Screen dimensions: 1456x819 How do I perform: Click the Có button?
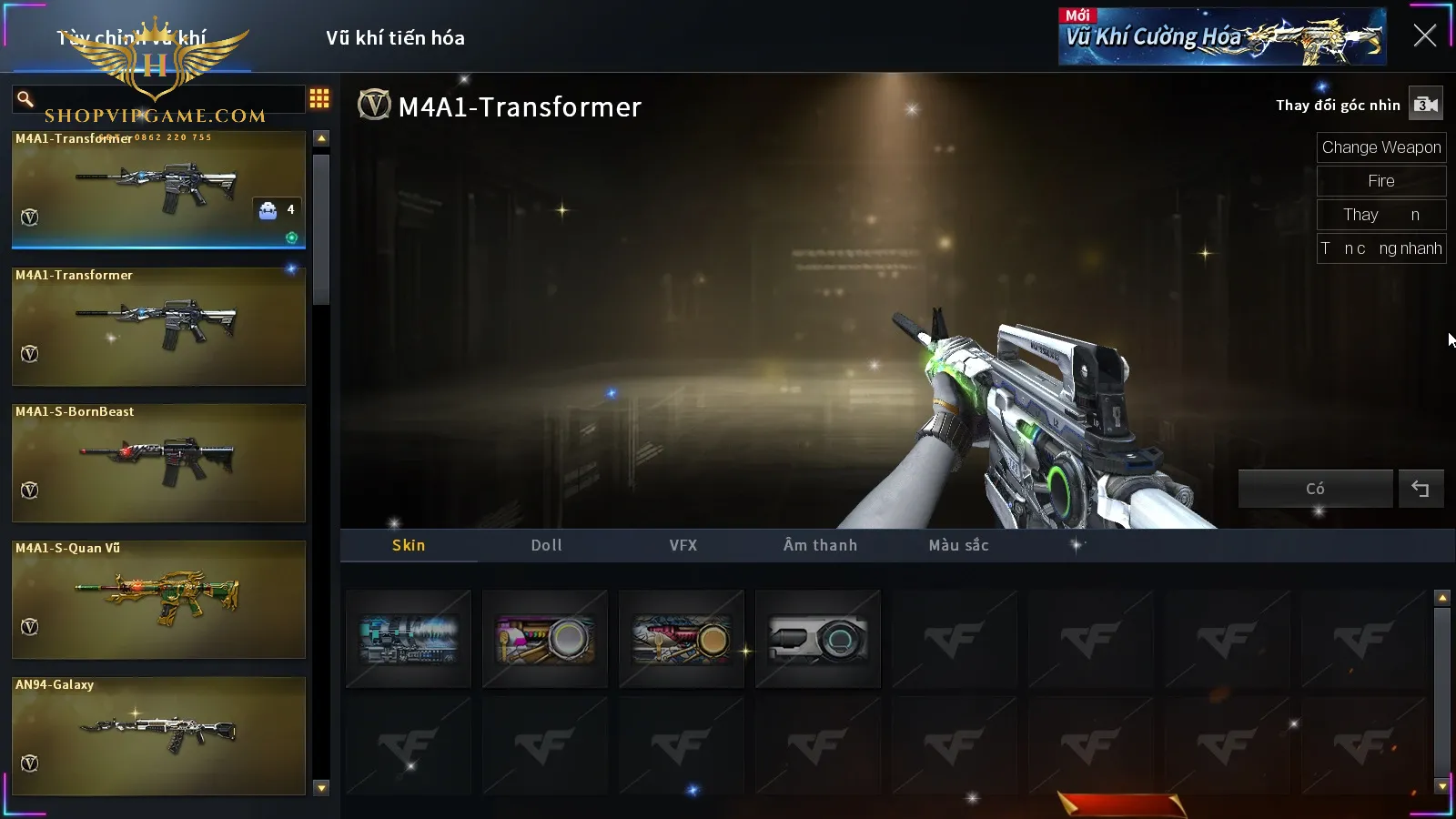[x=1315, y=489]
